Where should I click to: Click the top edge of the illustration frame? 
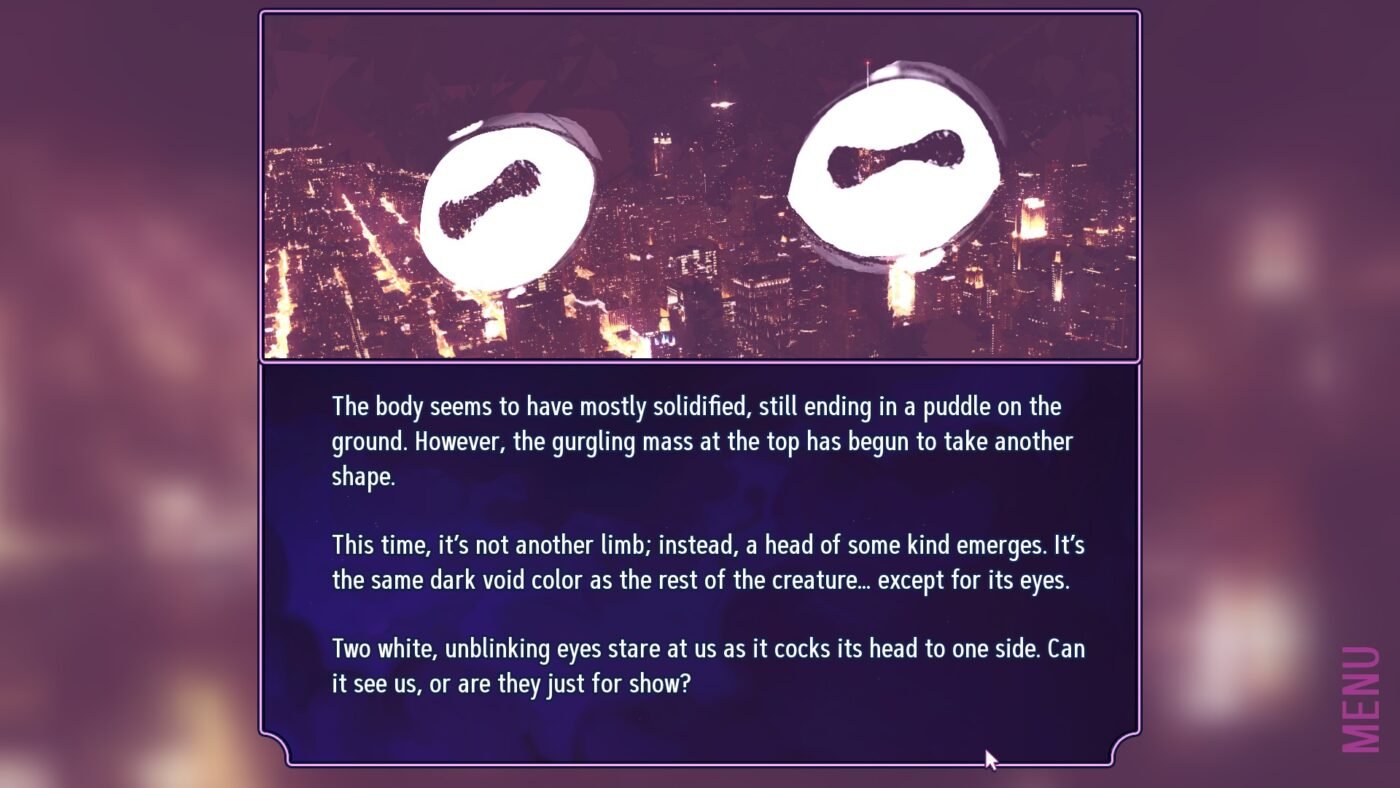[700, 12]
